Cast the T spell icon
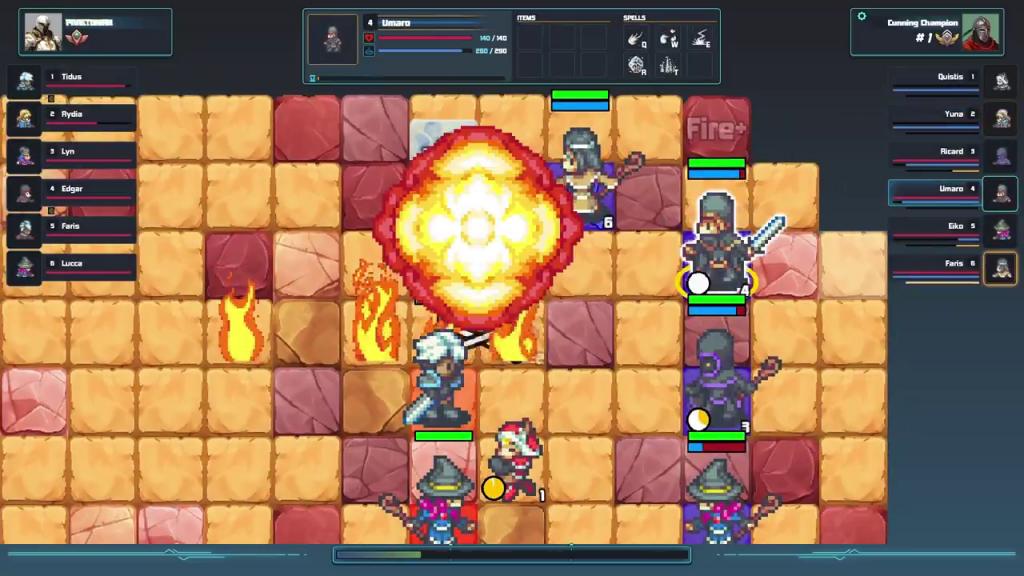Screen dimensions: 1024x576 [x=668, y=66]
